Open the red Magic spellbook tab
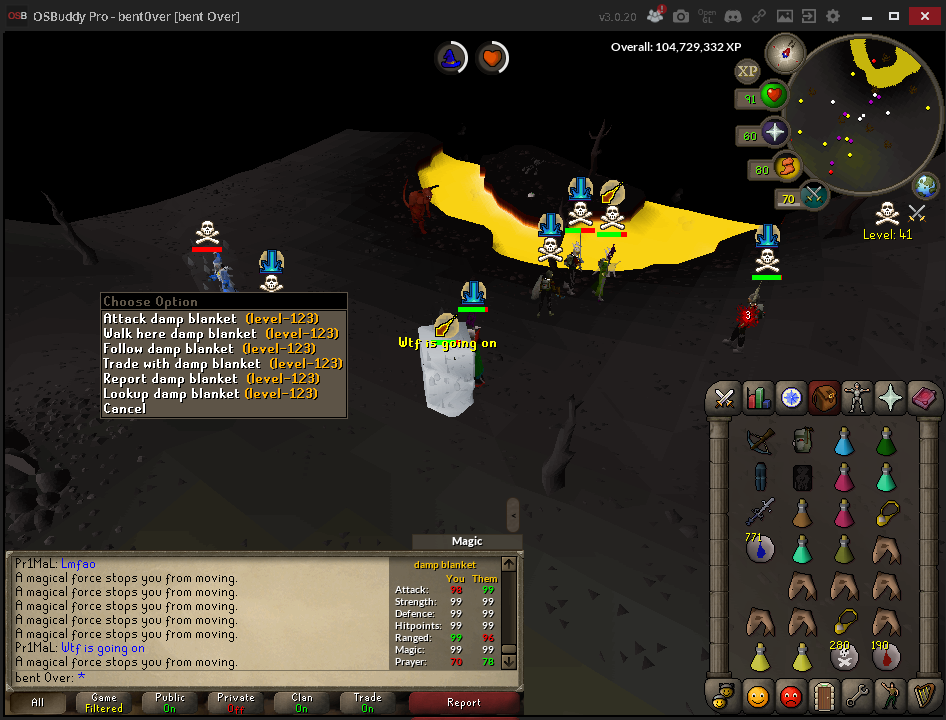The height and width of the screenshot is (720, 946). 924,398
